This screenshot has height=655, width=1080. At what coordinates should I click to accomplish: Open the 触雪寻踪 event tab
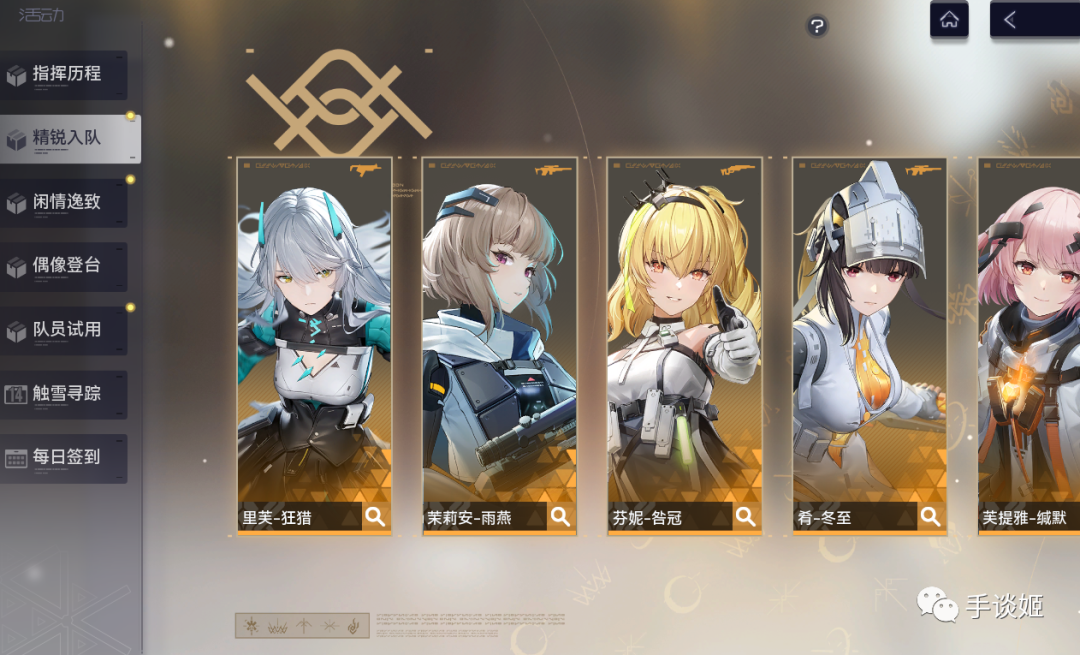[65, 394]
